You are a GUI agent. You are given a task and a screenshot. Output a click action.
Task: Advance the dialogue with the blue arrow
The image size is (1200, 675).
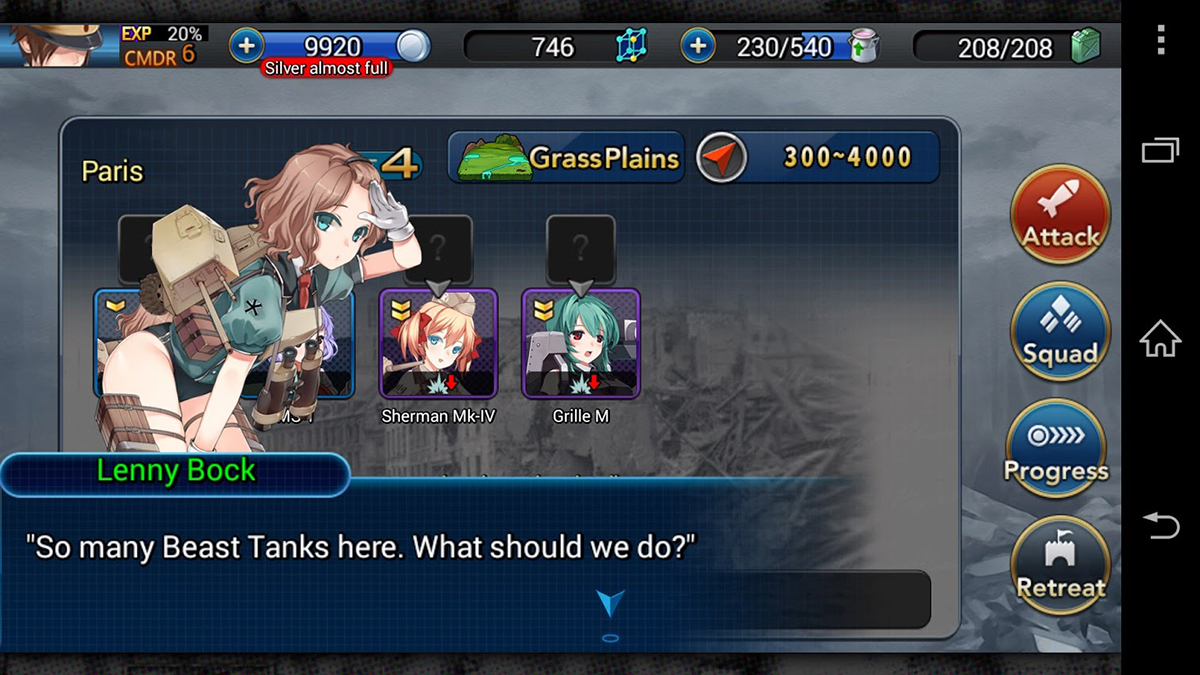tap(610, 602)
